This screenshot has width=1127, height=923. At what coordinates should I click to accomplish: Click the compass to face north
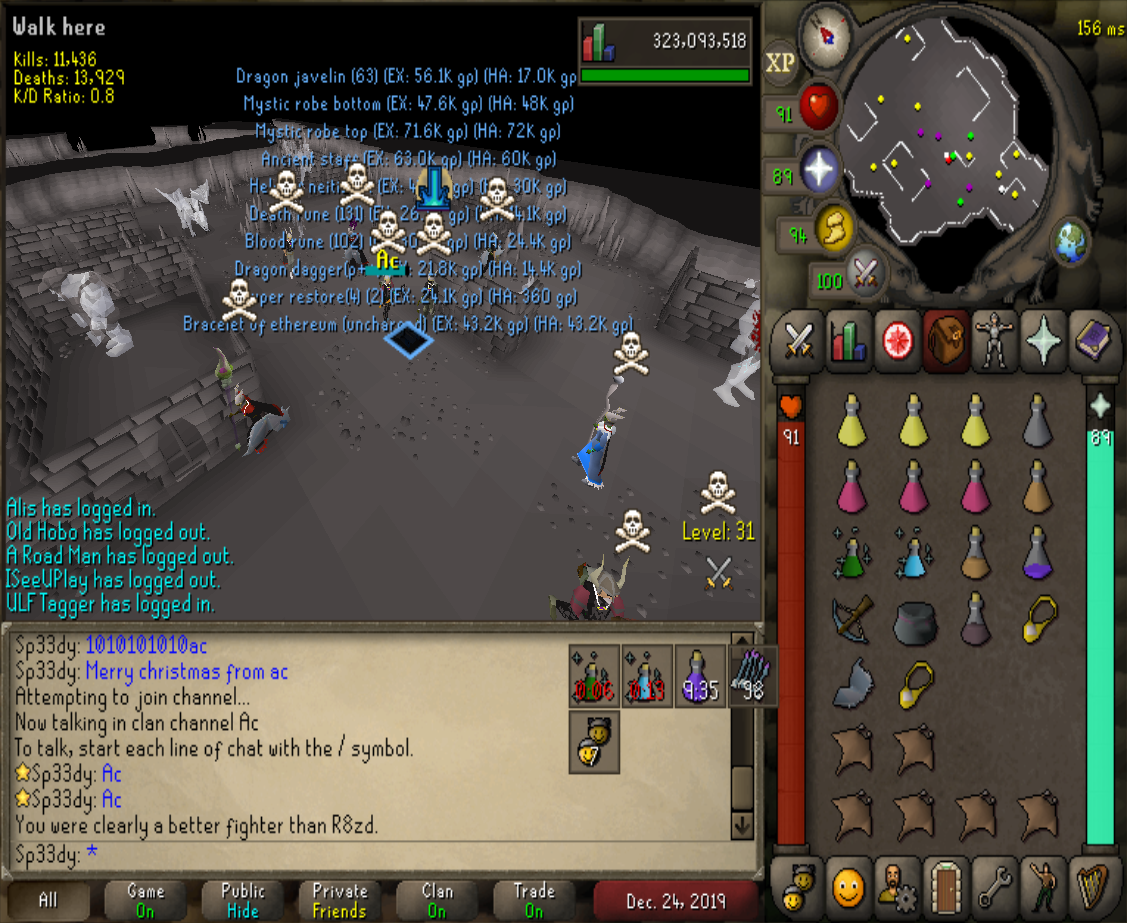(826, 33)
